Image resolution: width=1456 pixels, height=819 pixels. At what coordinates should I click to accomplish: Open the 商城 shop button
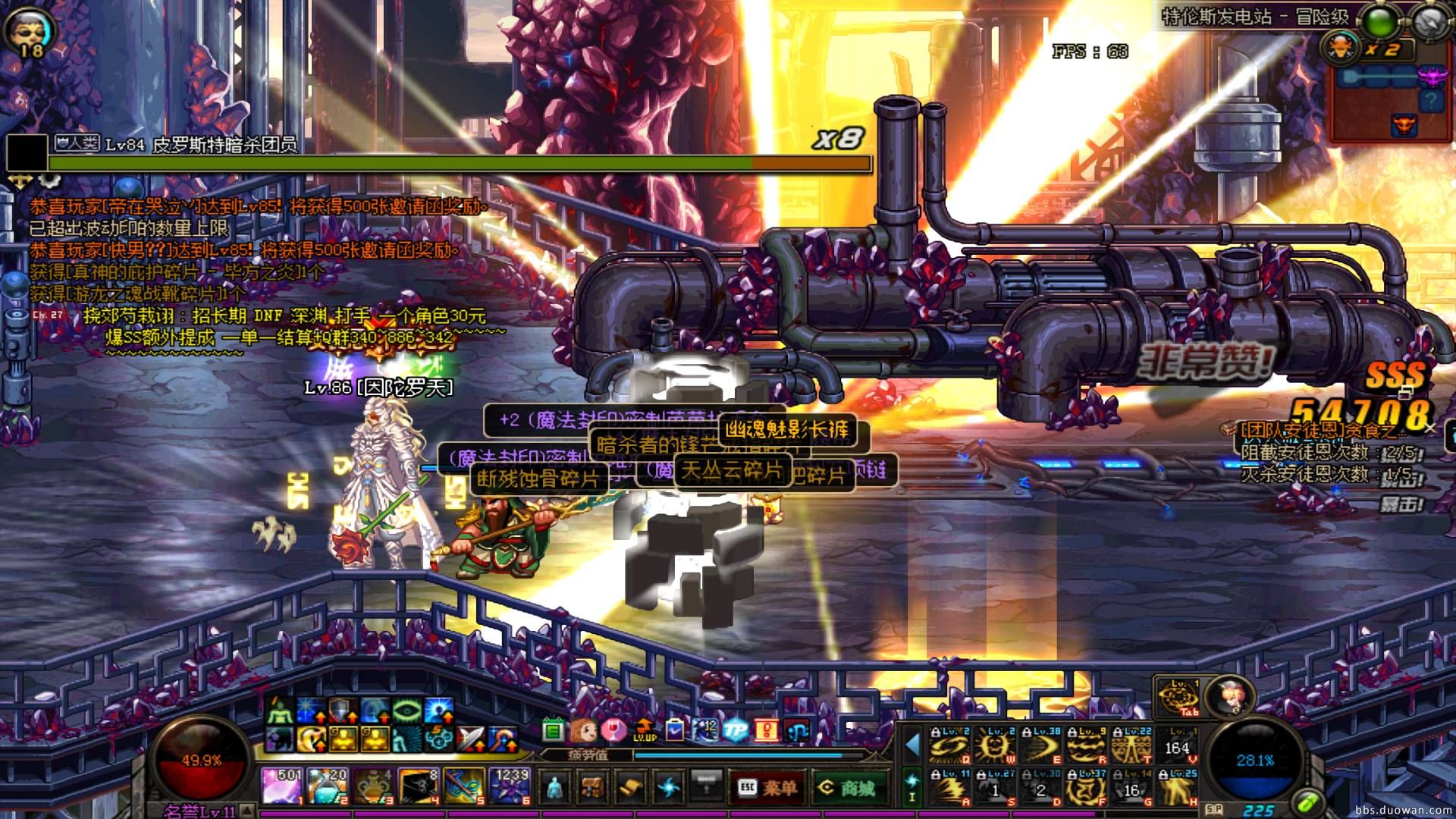coord(847,788)
